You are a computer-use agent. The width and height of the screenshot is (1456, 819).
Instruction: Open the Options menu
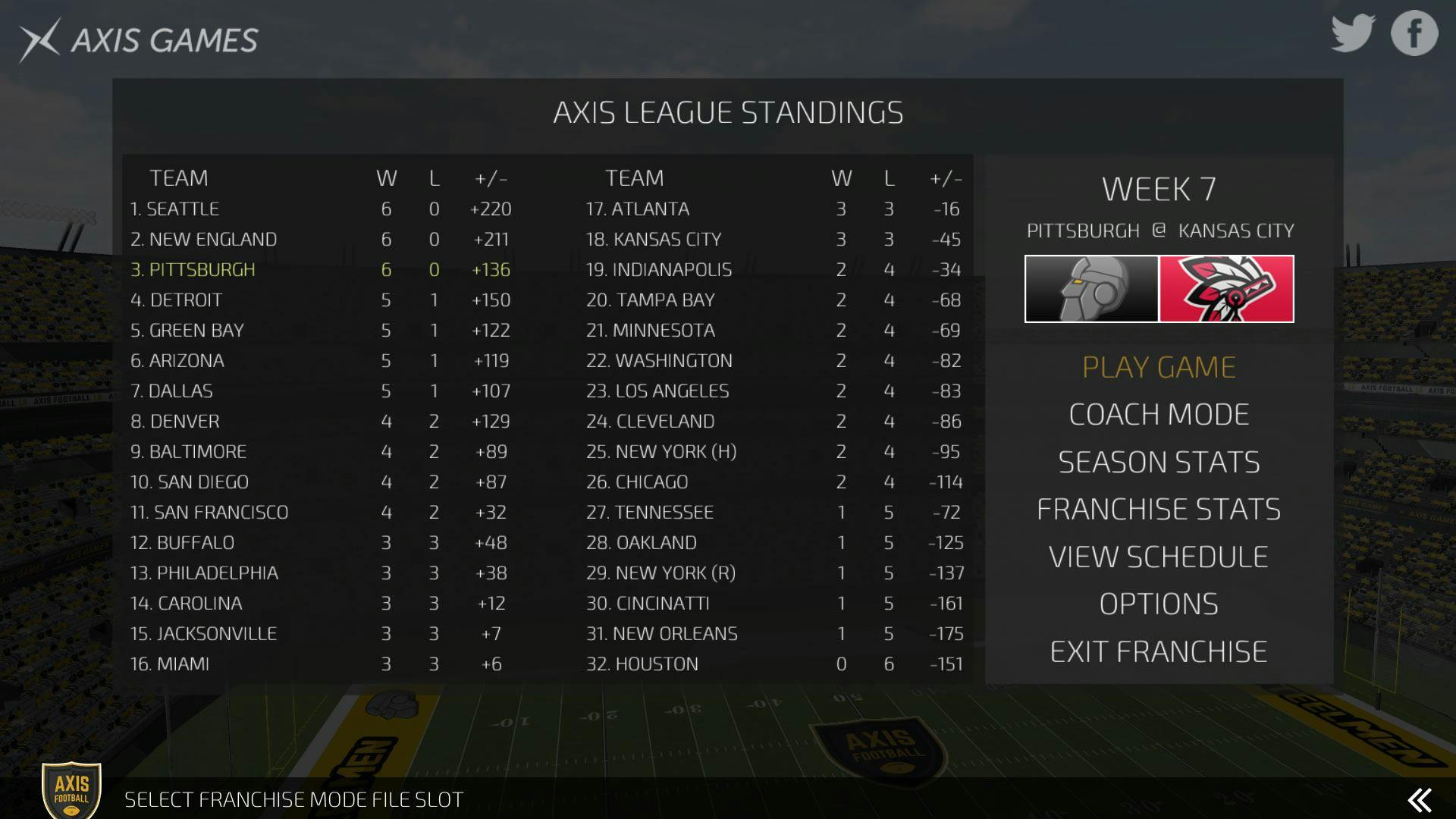pyautogui.click(x=1158, y=604)
